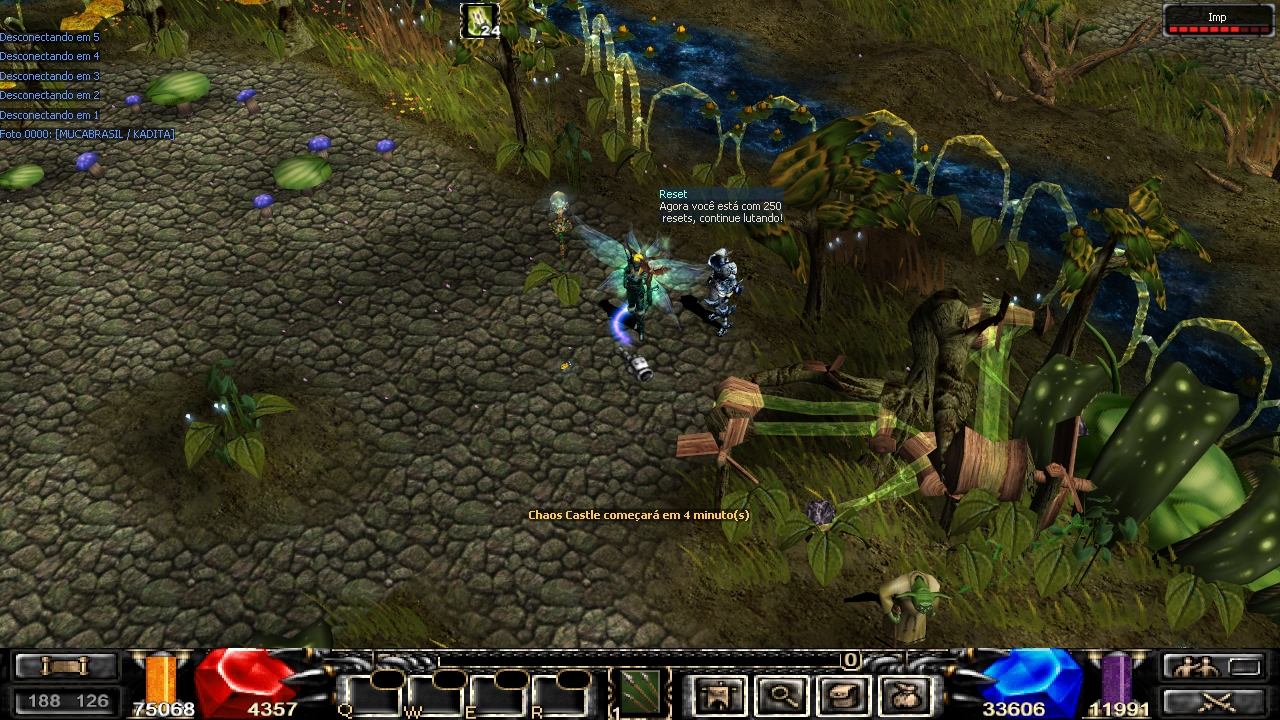The height and width of the screenshot is (720, 1280).
Task: Select the Imp pet status panel
Action: pyautogui.click(x=1216, y=20)
